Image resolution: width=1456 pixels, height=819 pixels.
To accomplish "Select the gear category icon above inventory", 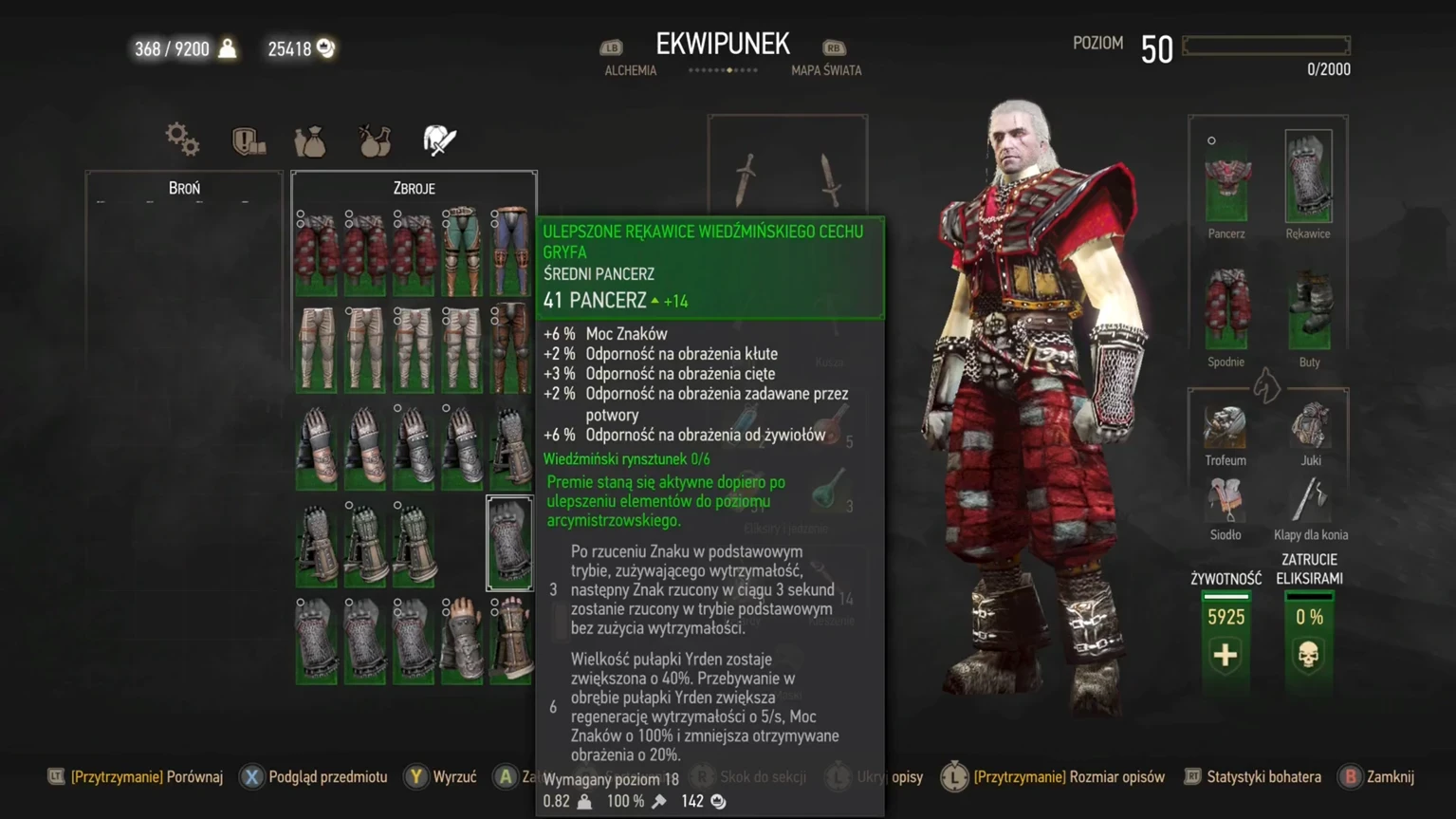I will (x=182, y=140).
